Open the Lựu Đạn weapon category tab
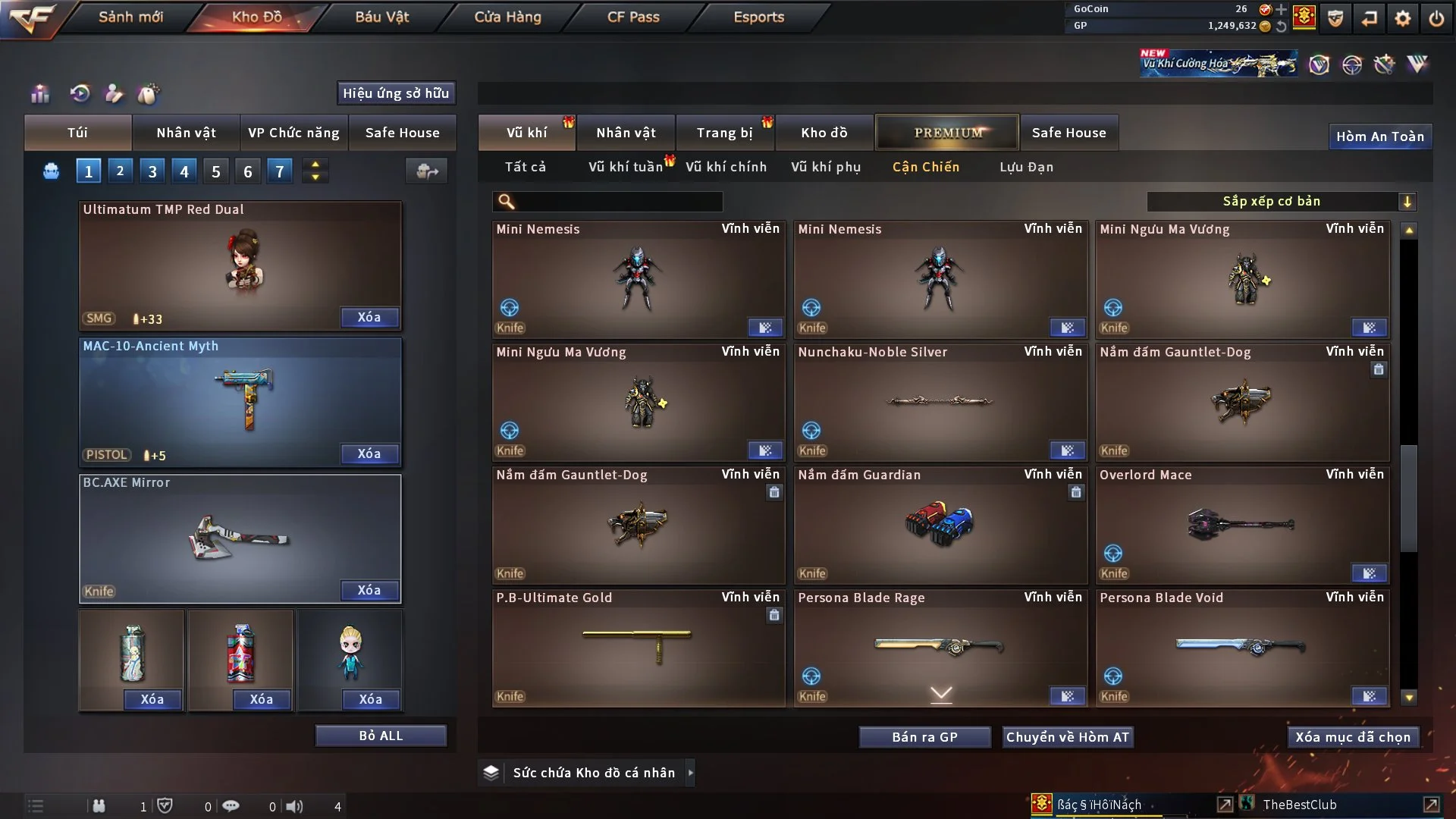Image resolution: width=1456 pixels, height=819 pixels. pos(1026,167)
